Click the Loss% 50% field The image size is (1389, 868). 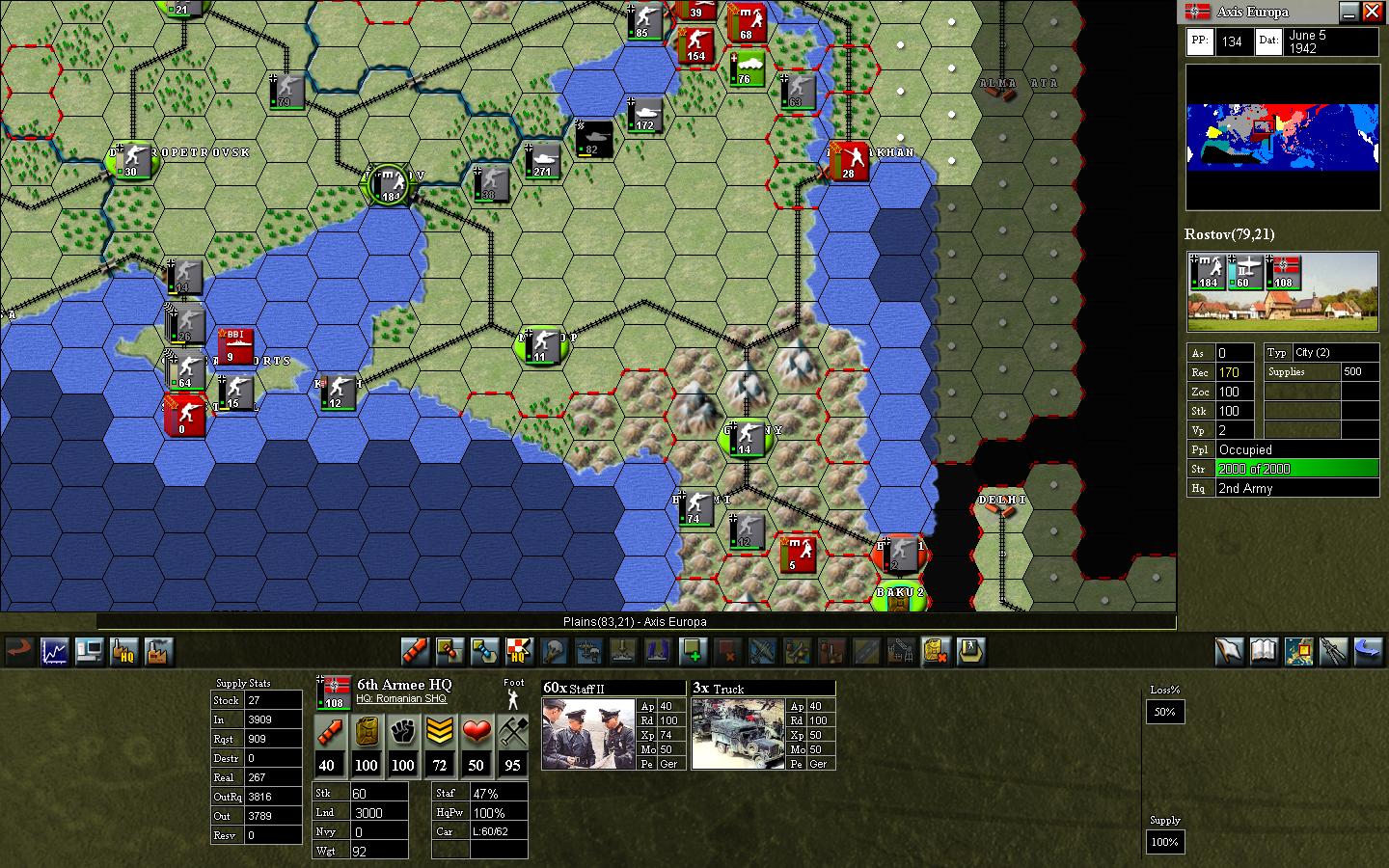1164,712
